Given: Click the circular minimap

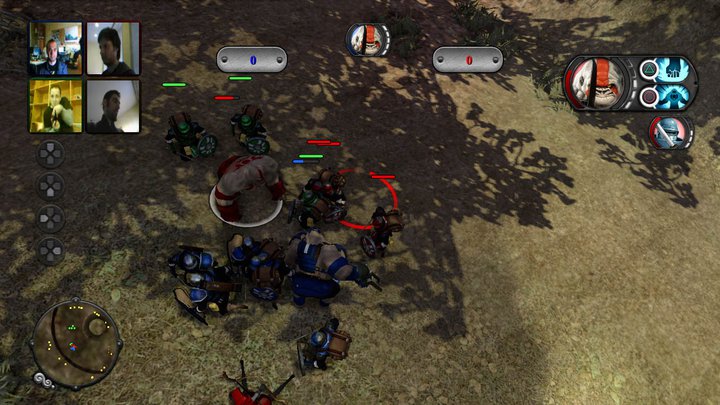Looking at the screenshot, I should pyautogui.click(x=76, y=344).
